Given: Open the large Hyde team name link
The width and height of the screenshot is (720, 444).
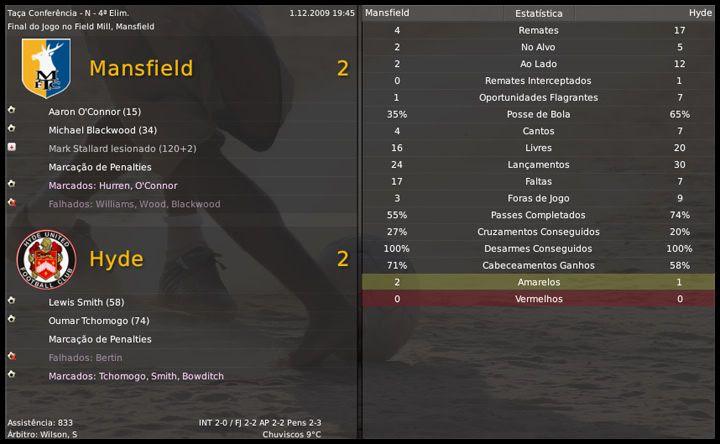Looking at the screenshot, I should [116, 259].
